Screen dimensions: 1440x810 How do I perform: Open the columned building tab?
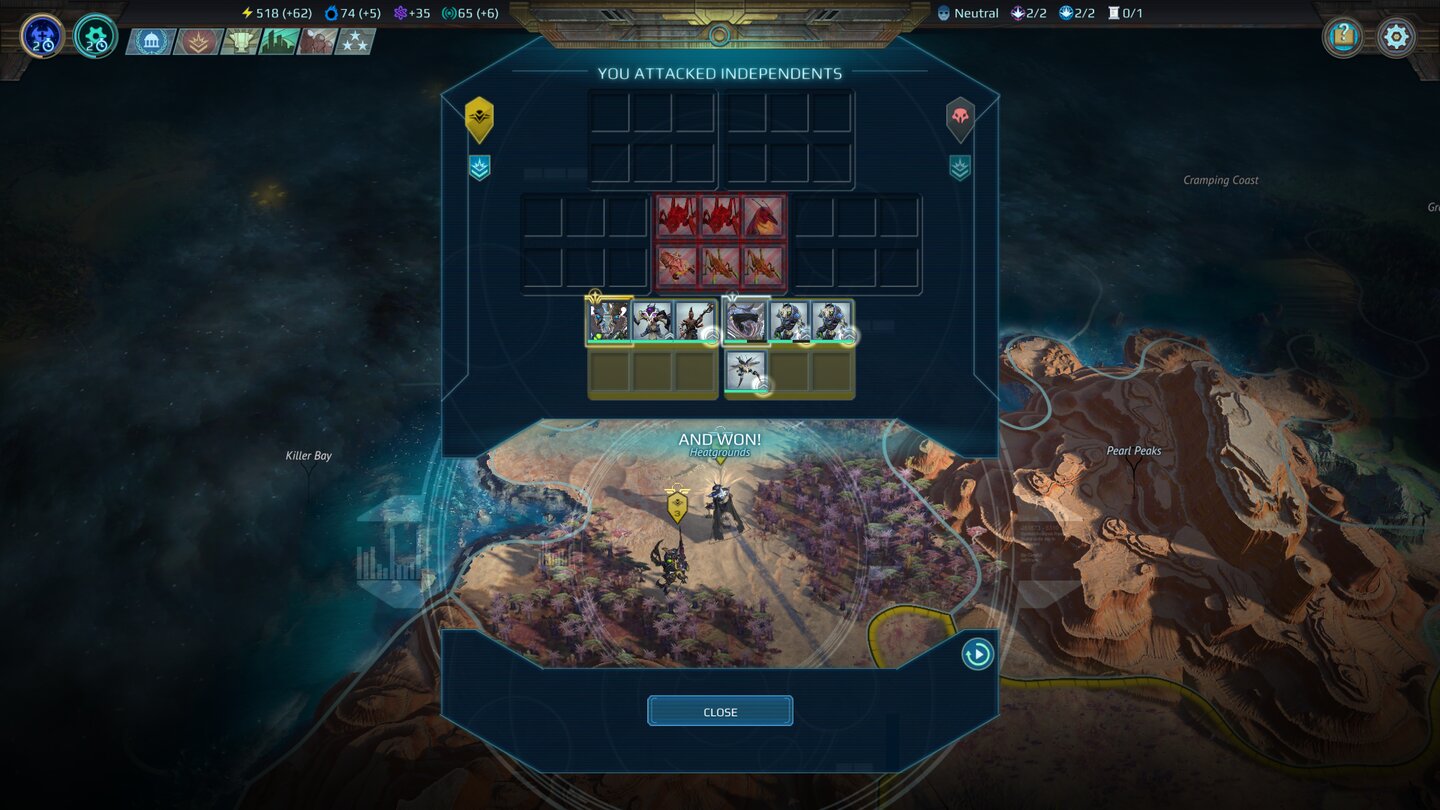pos(151,42)
